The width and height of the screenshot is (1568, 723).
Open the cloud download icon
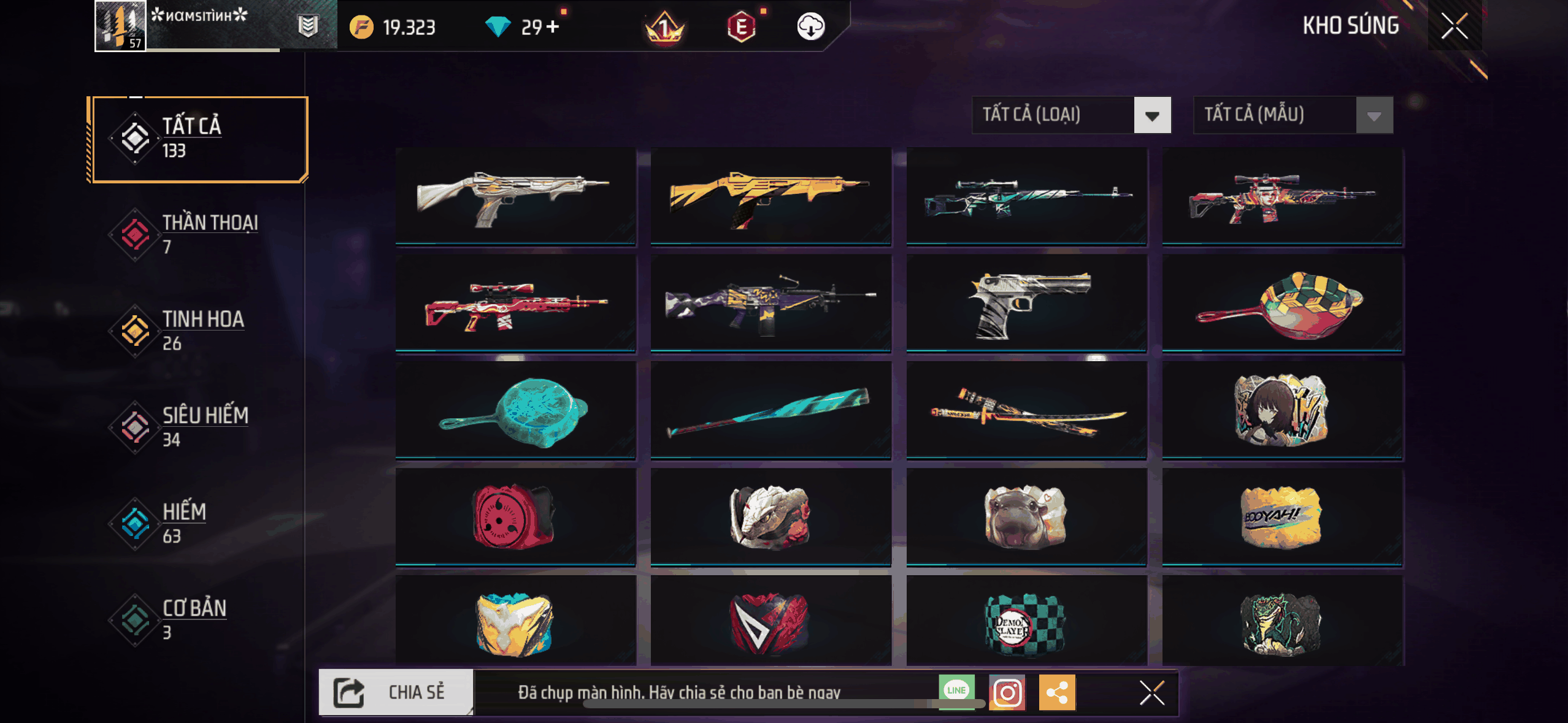(x=810, y=27)
